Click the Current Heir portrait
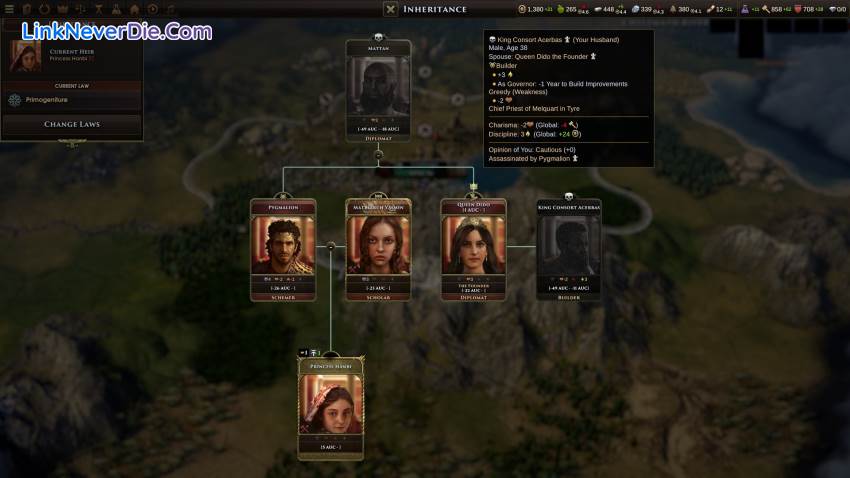Screen dimensions: 850x478 click(x=26, y=56)
